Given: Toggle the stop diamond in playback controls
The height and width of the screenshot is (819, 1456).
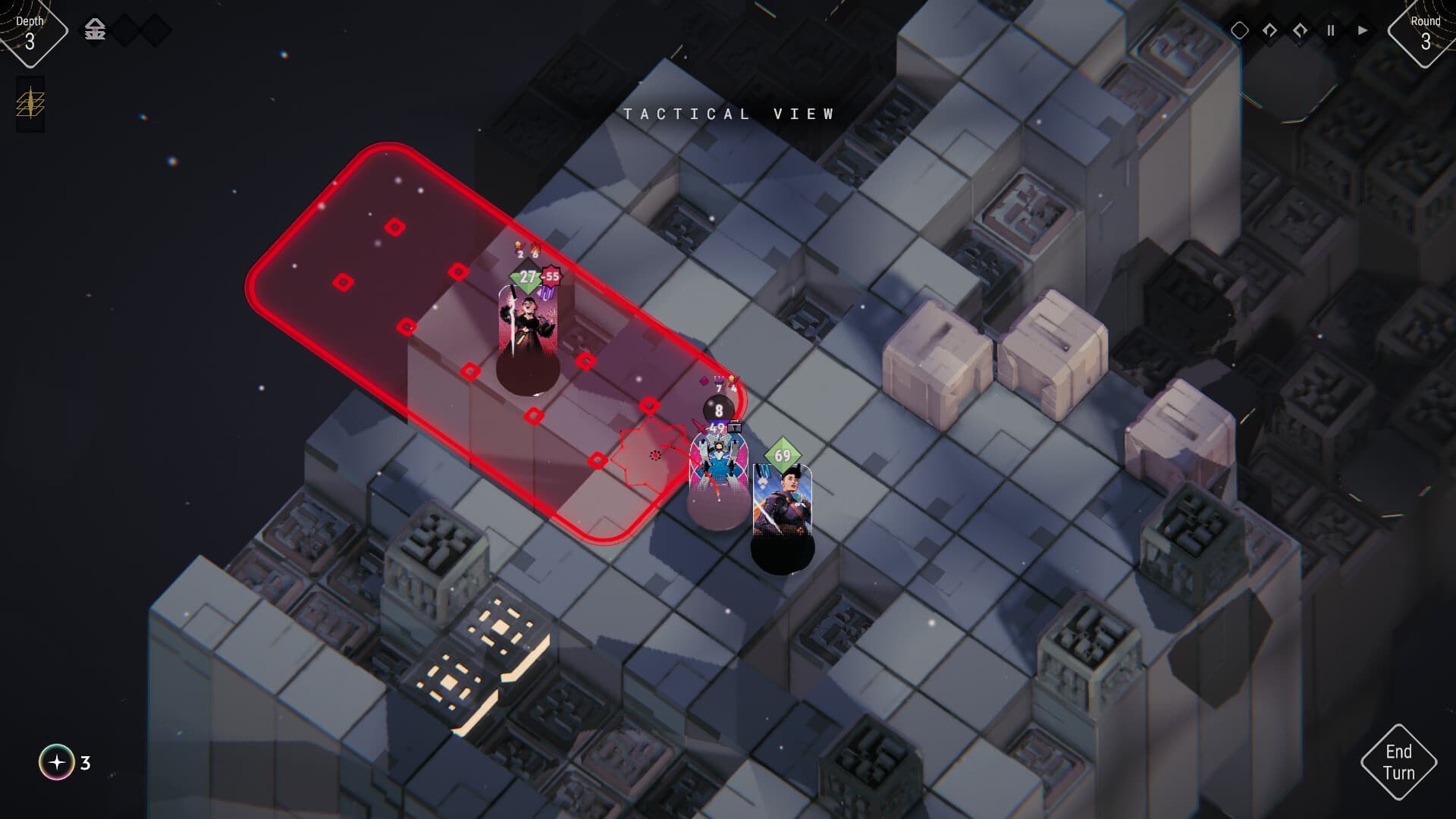Looking at the screenshot, I should pos(1241,30).
